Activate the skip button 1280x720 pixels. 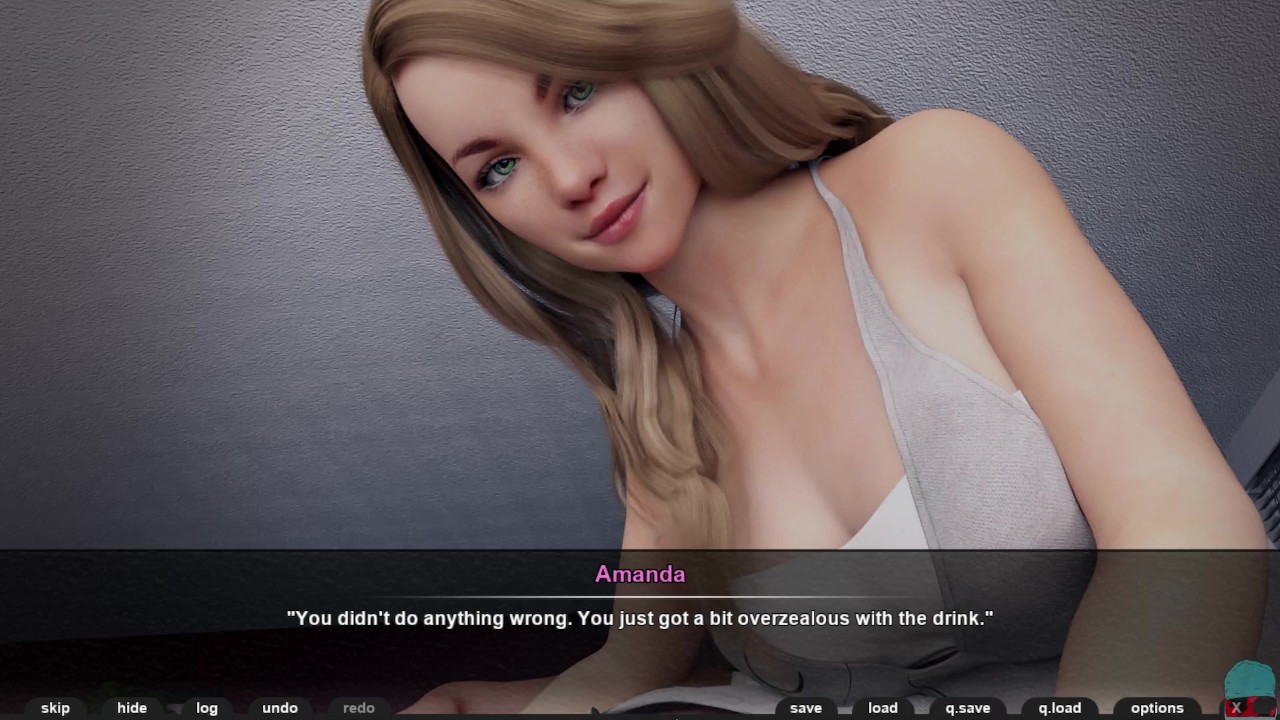click(55, 708)
